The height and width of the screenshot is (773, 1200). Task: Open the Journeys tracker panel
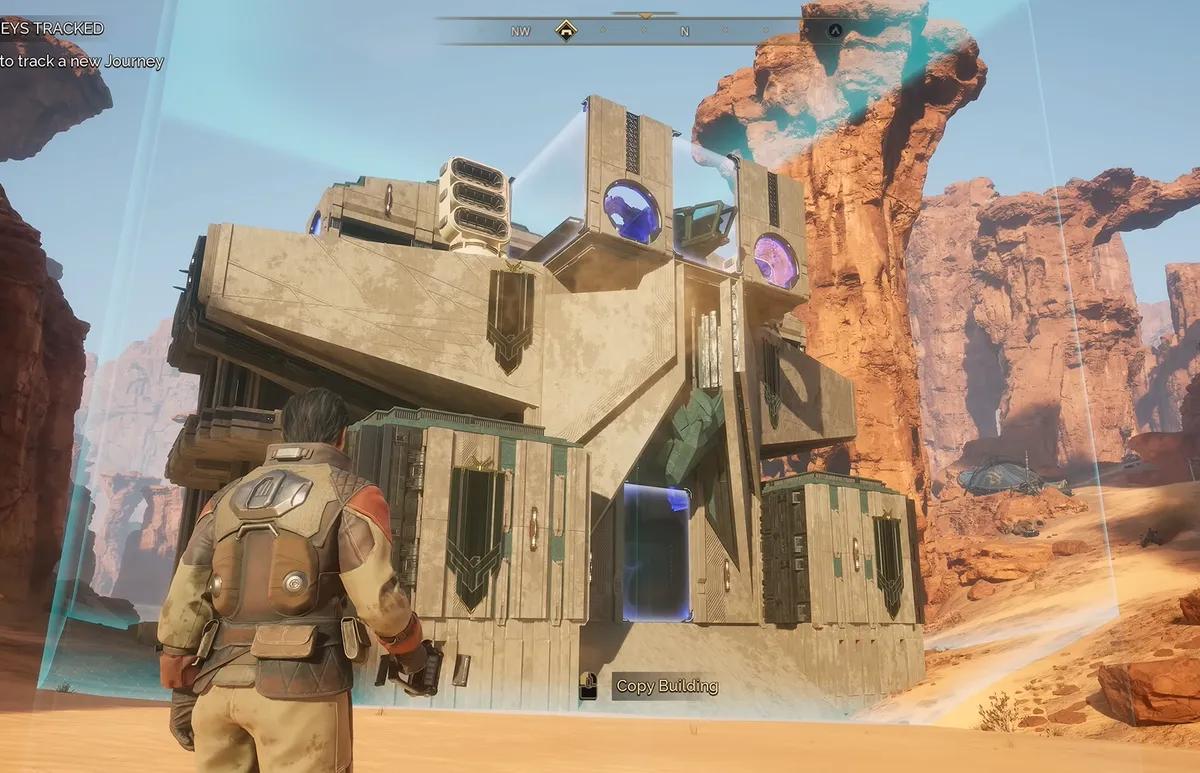52,28
